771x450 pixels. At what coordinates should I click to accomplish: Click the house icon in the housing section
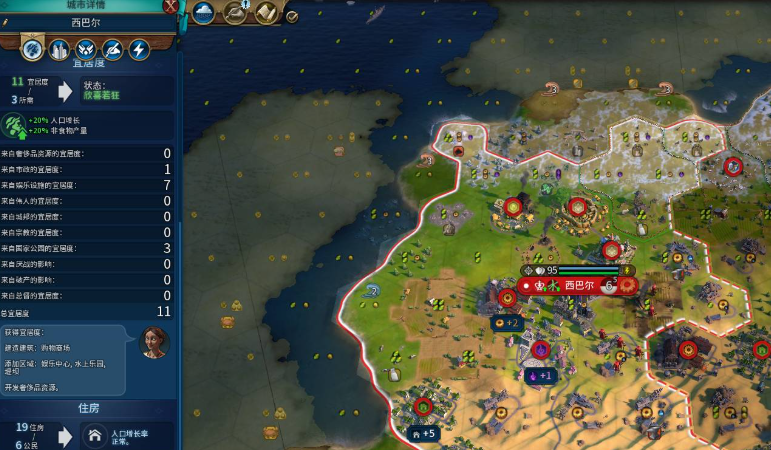point(95,435)
